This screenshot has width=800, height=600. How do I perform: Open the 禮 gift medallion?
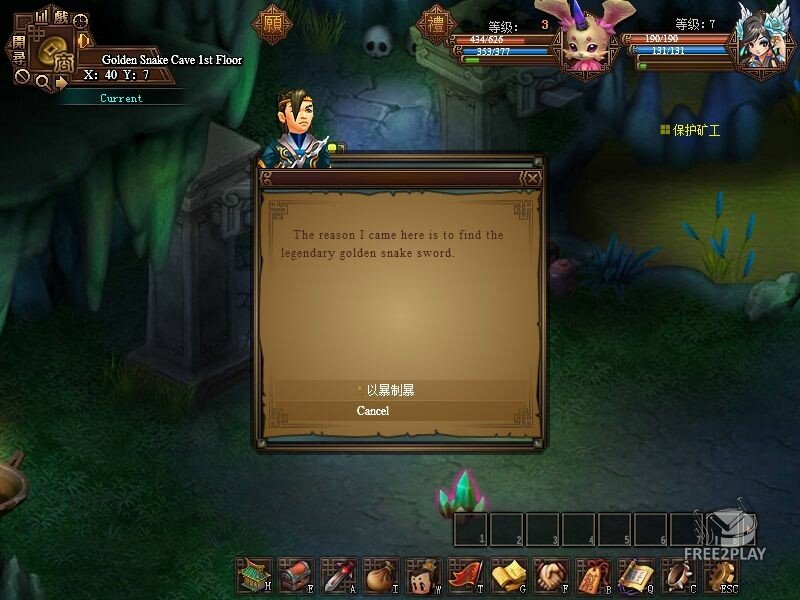(435, 24)
